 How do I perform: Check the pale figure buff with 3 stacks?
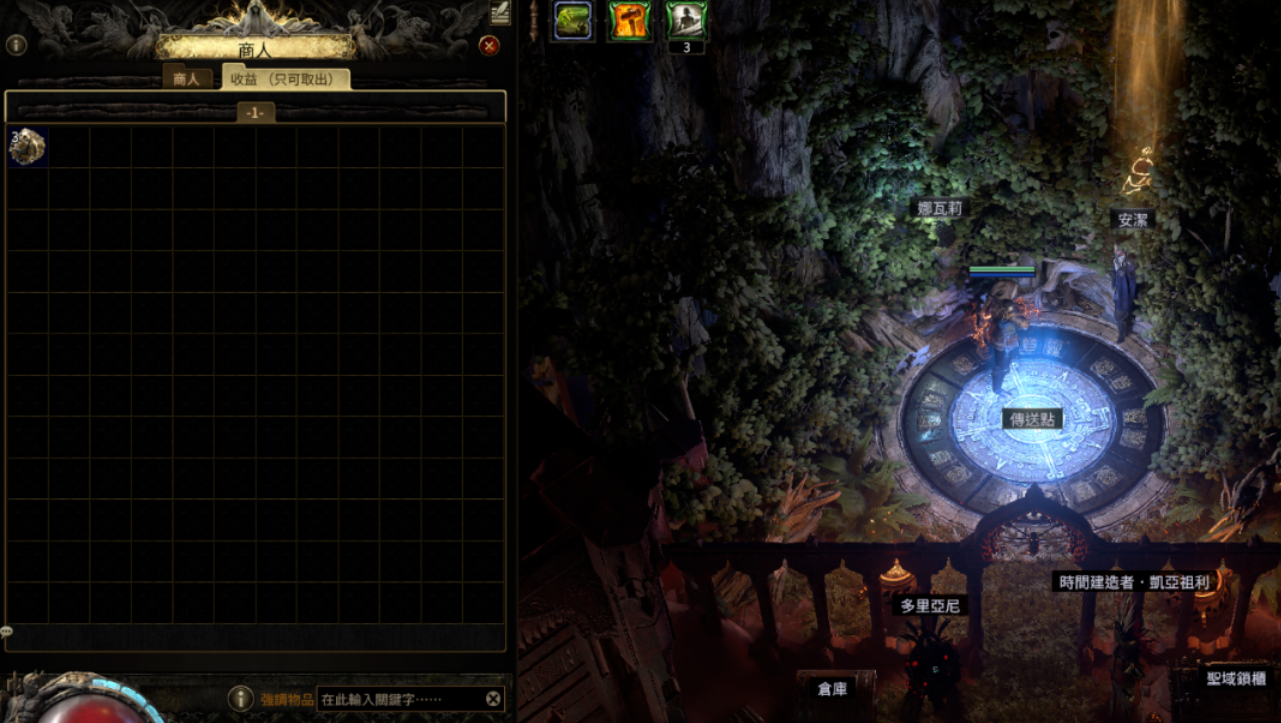pyautogui.click(x=686, y=20)
